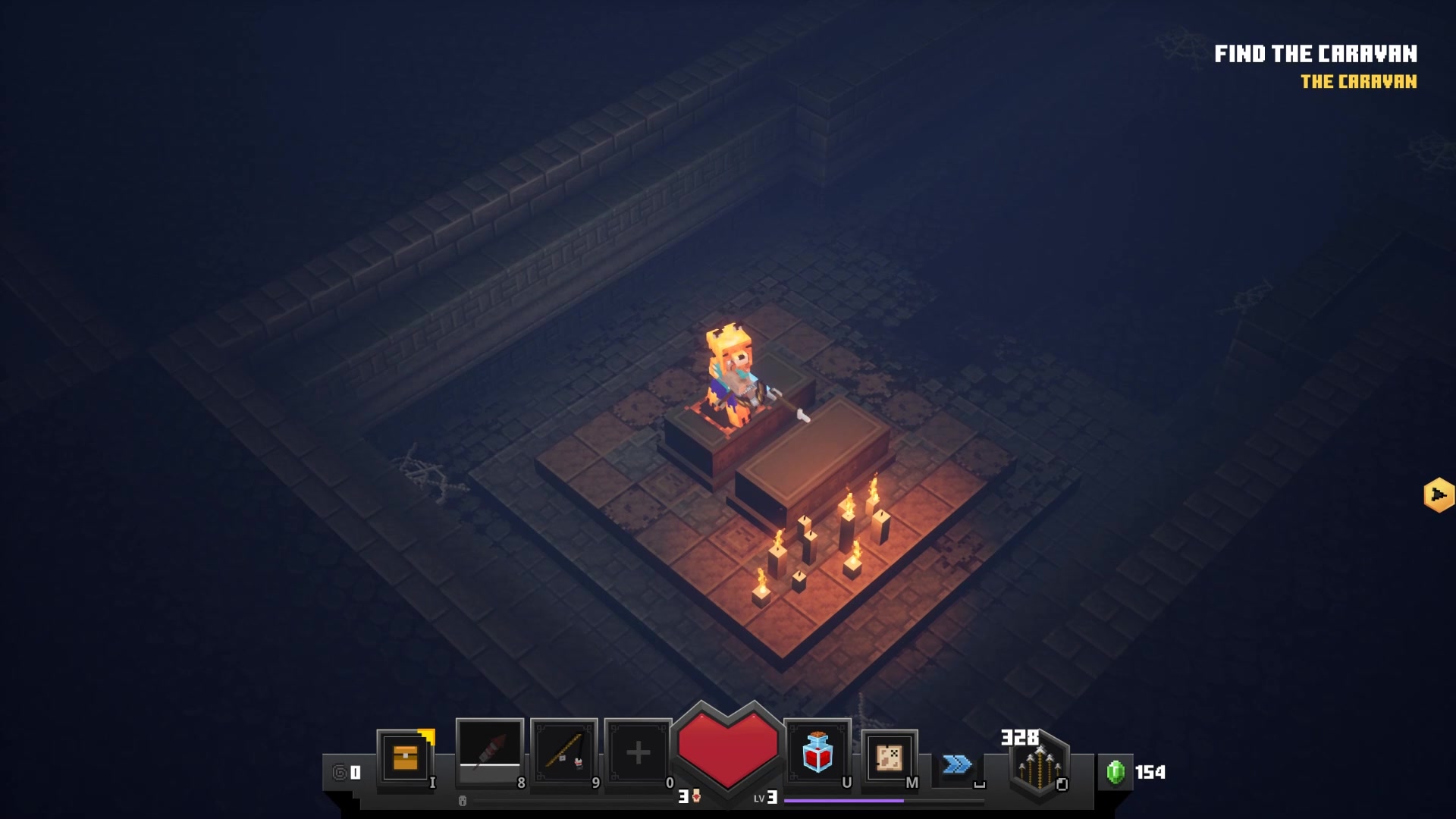The width and height of the screenshot is (1456, 819).
Task: Expand the yellow hexagon side panel arrow
Action: point(1438,495)
